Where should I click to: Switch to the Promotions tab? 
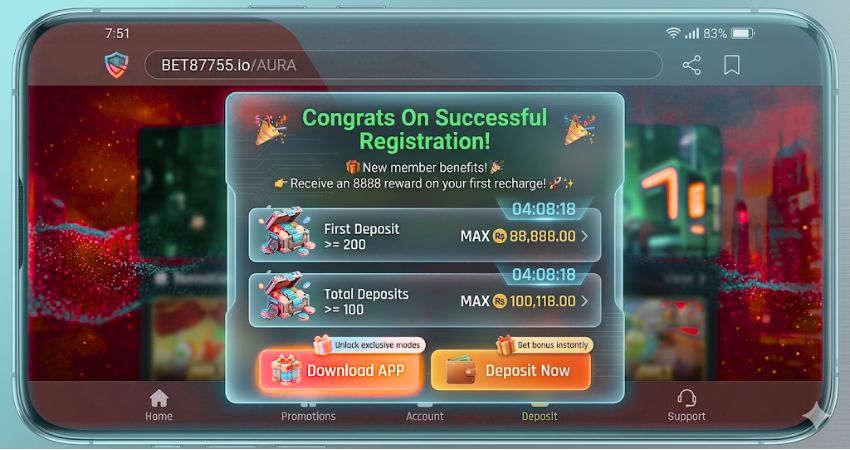308,415
